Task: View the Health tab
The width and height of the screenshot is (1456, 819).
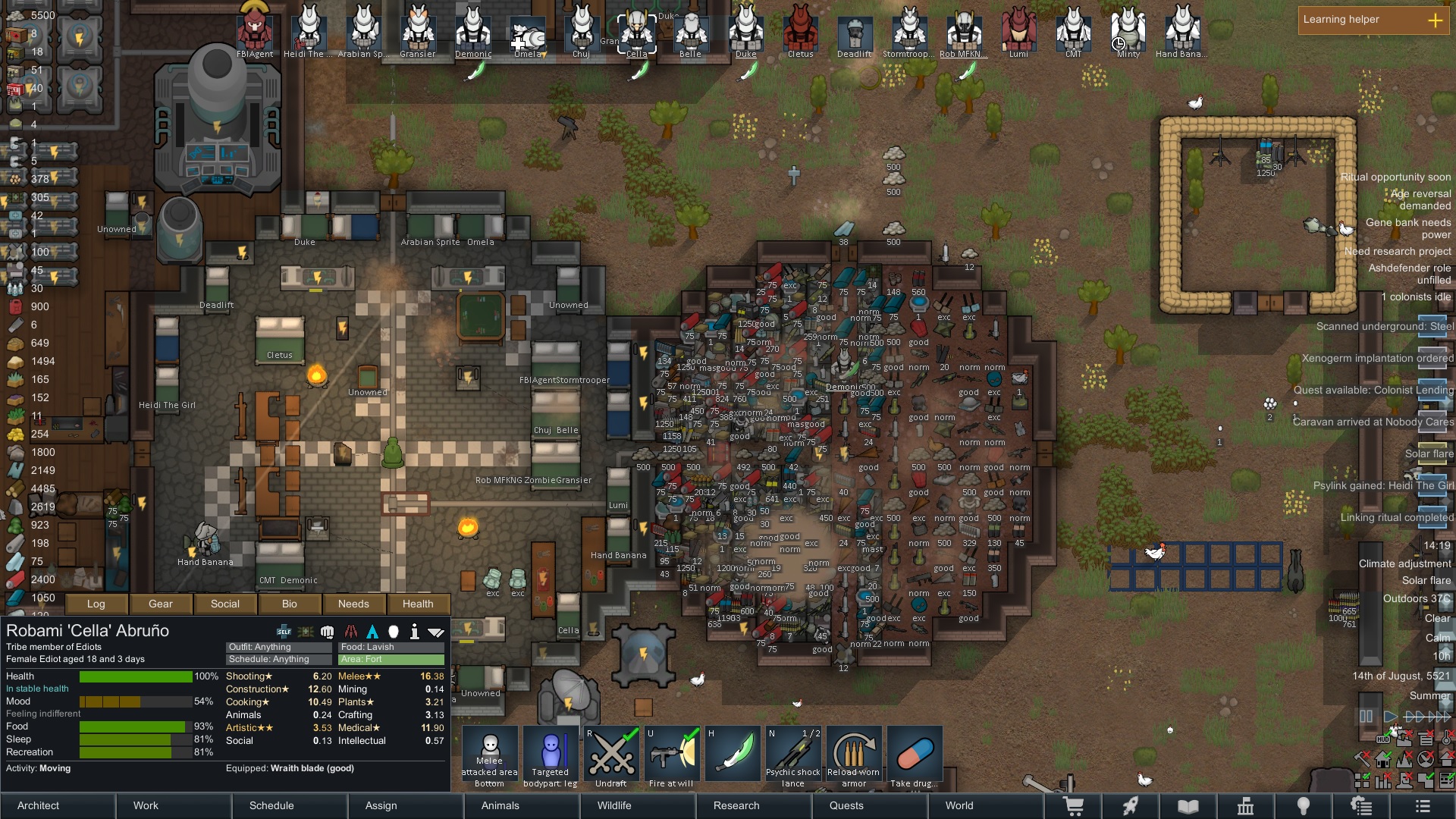Action: (418, 604)
